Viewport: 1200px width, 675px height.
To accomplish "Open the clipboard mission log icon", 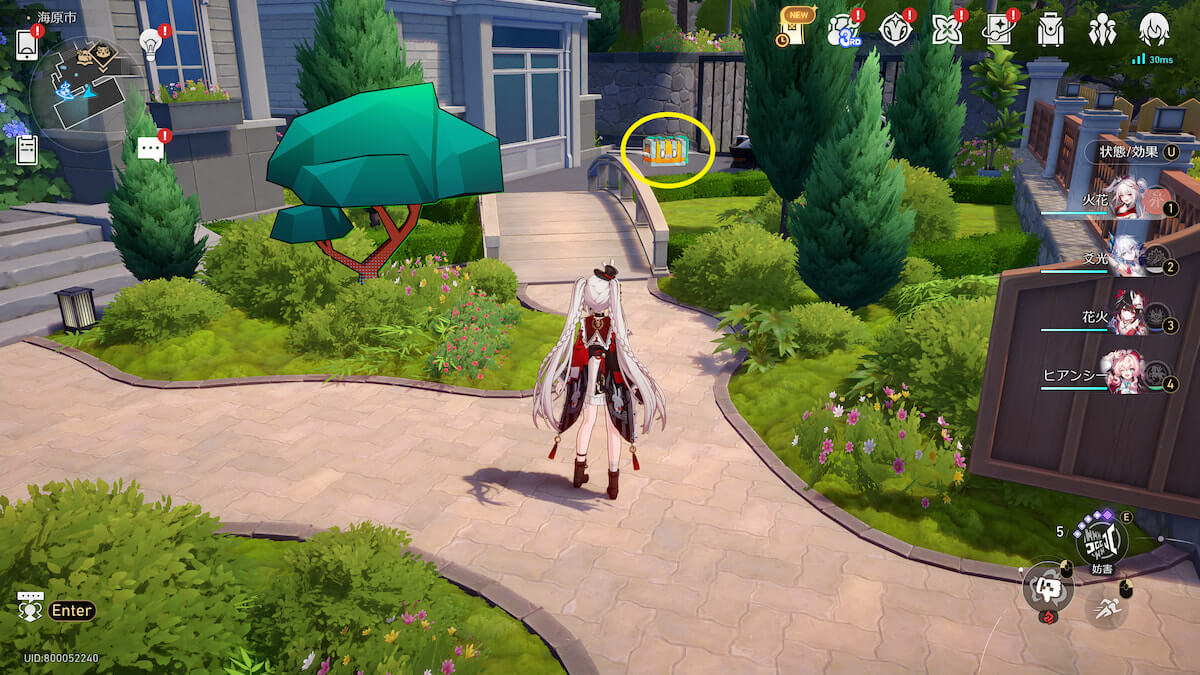I will [x=27, y=150].
